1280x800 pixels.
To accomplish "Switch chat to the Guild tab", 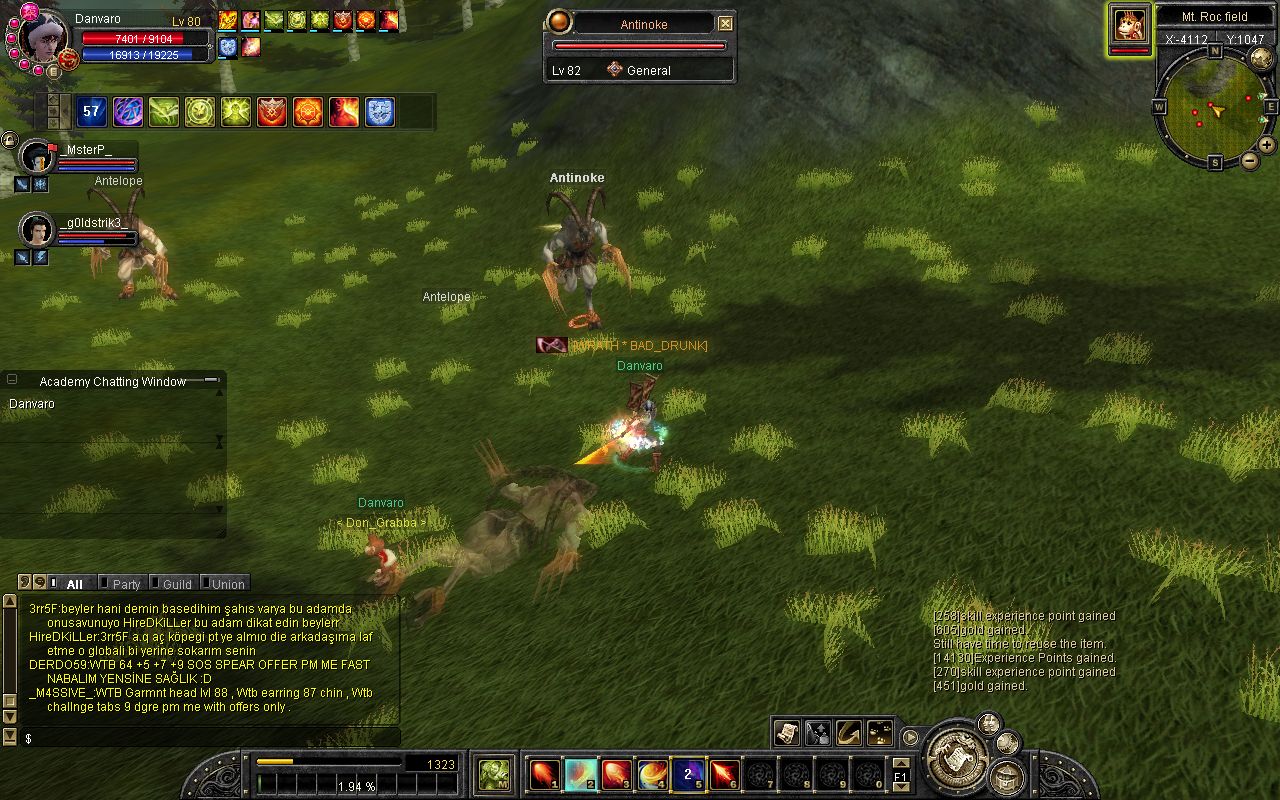I will 177,584.
